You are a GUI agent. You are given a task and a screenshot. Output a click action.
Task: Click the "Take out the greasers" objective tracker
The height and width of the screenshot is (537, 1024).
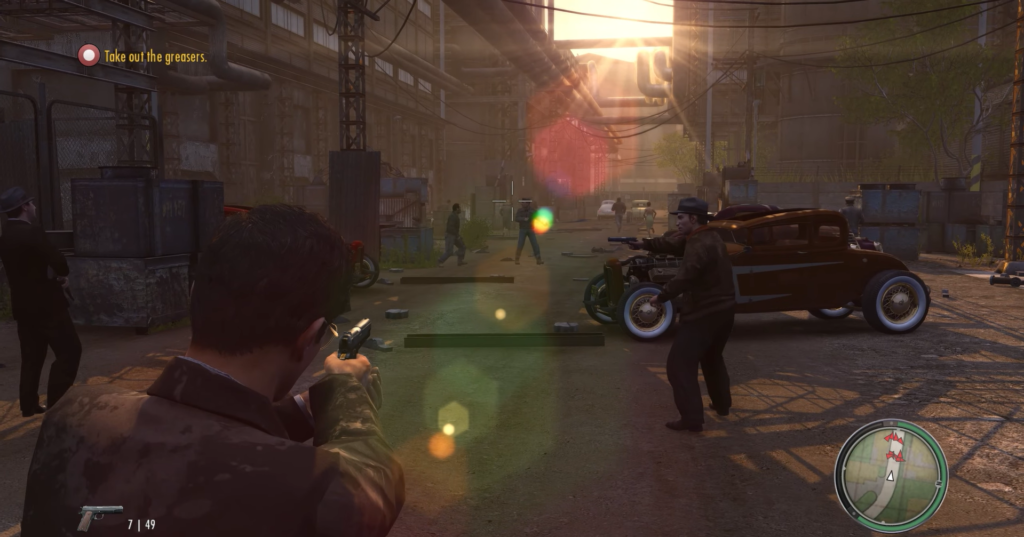coord(143,57)
